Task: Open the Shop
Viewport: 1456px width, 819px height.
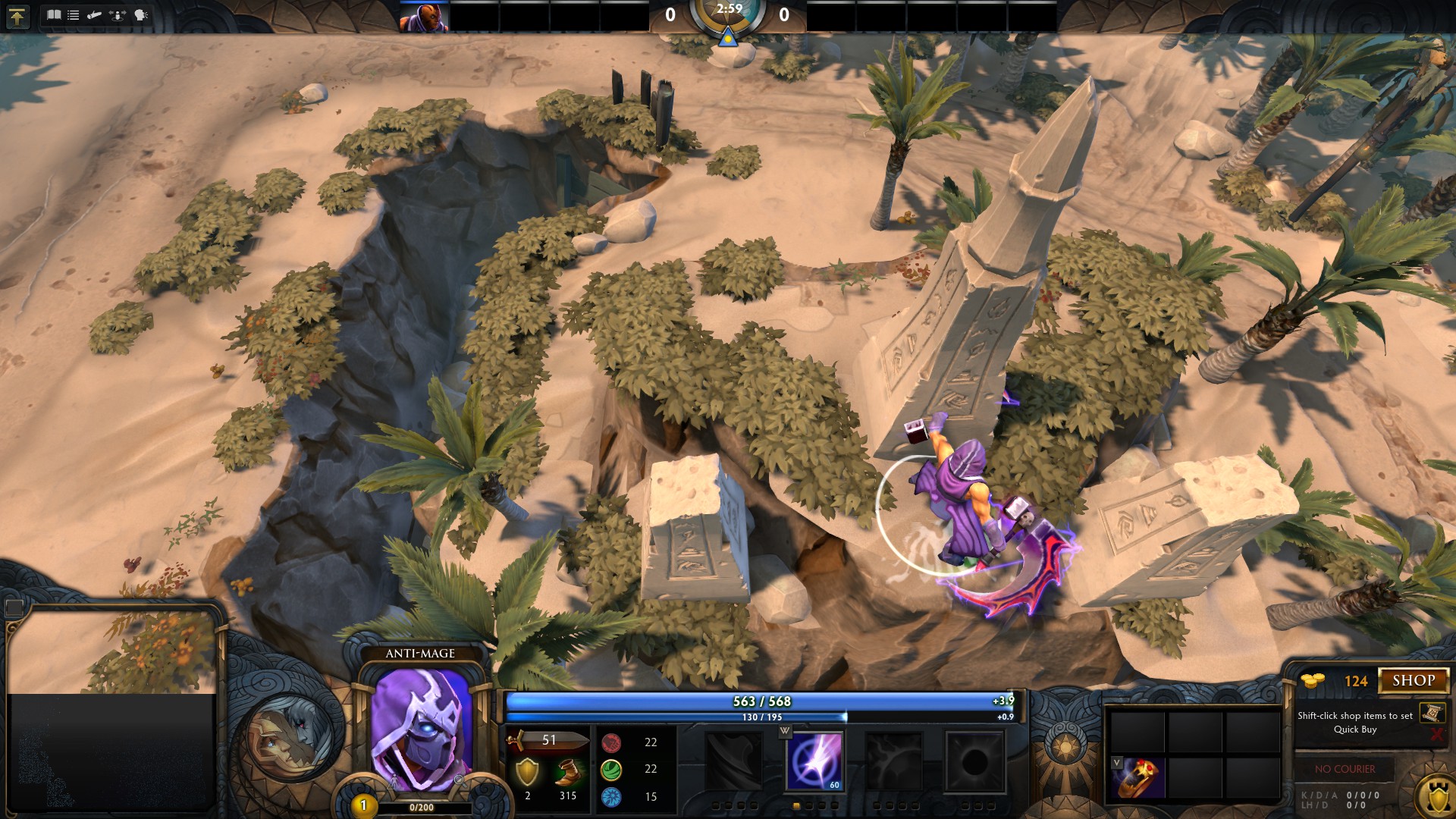Action: click(1414, 681)
